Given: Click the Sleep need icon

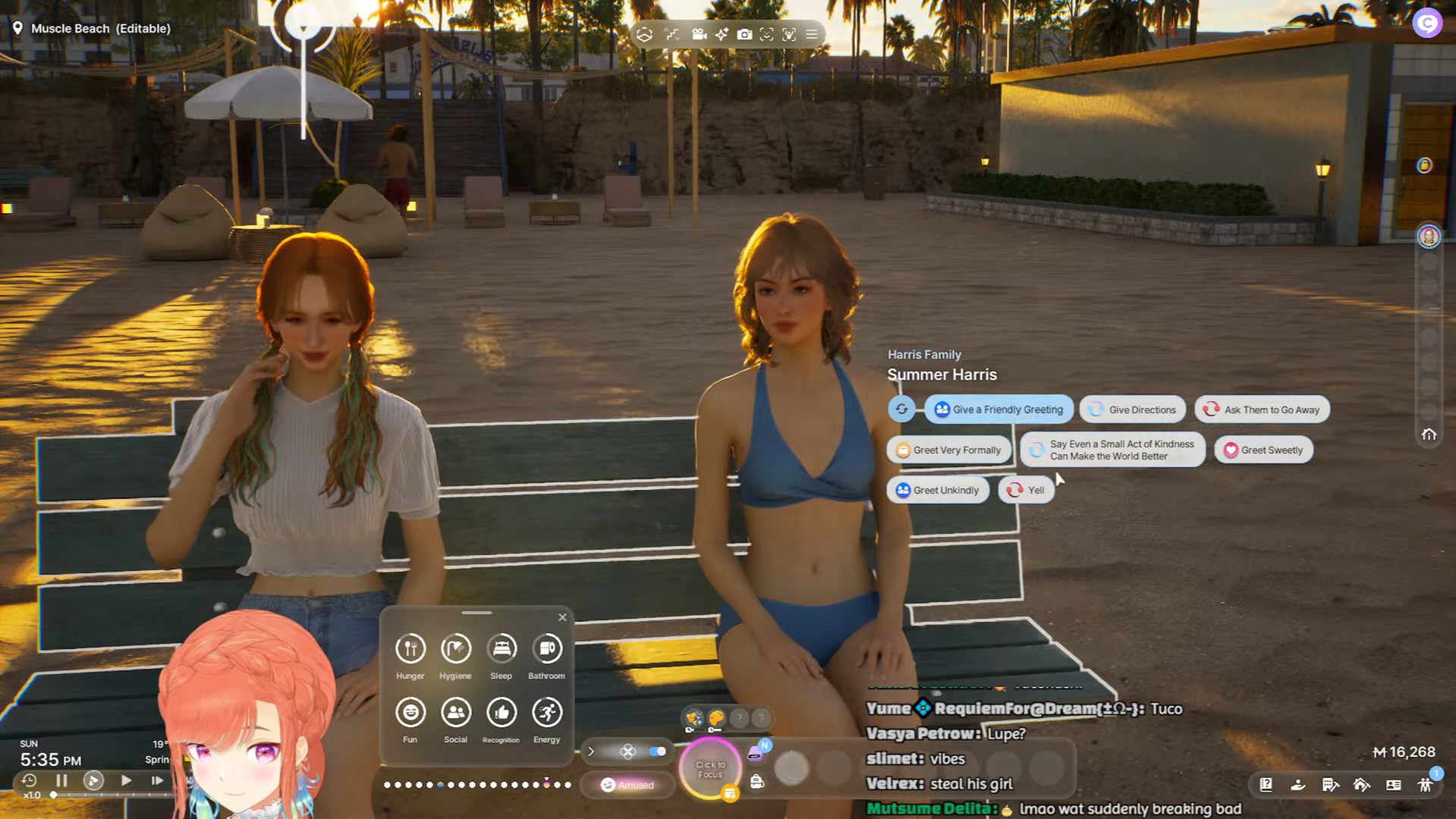Looking at the screenshot, I should click(x=502, y=649).
